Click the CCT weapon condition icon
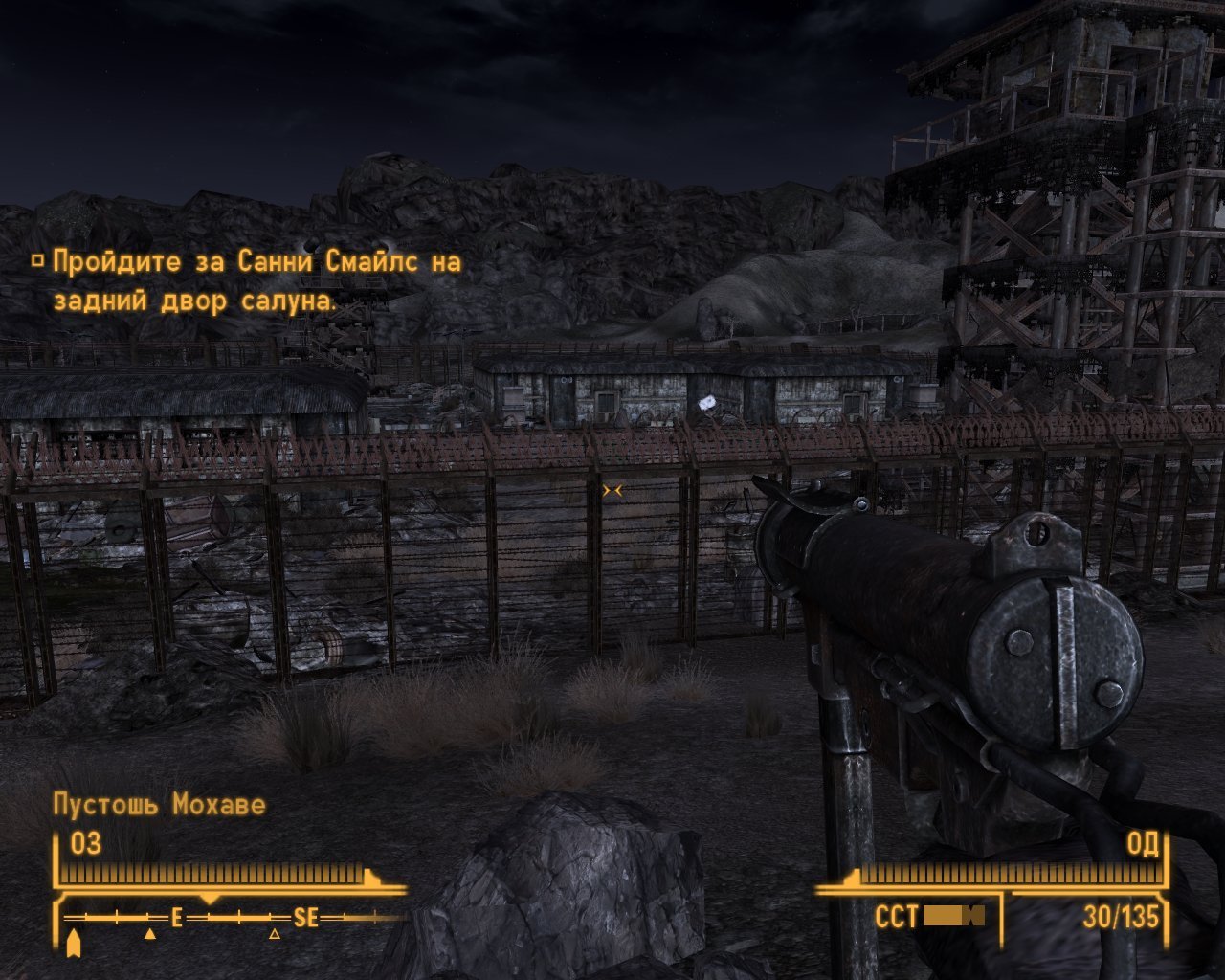This screenshot has width=1225, height=980. (x=952, y=917)
